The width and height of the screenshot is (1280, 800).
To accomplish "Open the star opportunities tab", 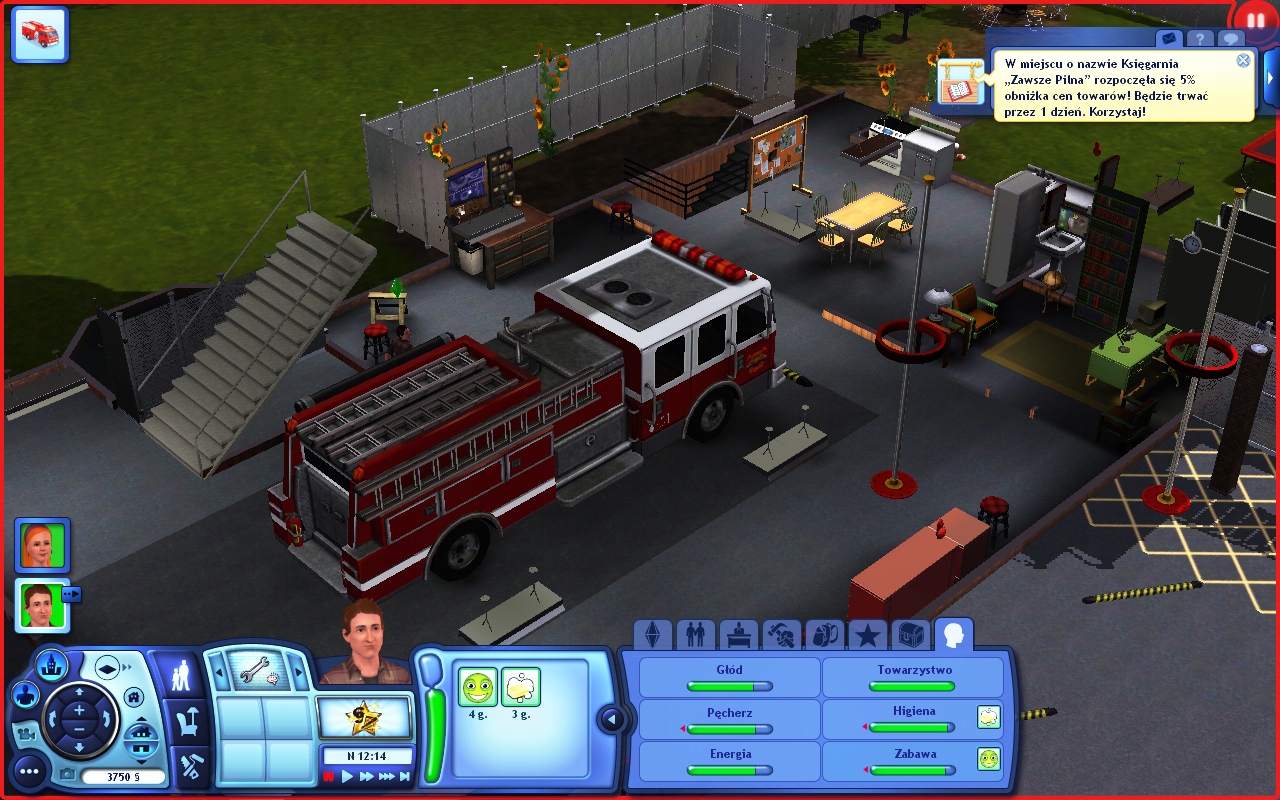I will tap(869, 633).
